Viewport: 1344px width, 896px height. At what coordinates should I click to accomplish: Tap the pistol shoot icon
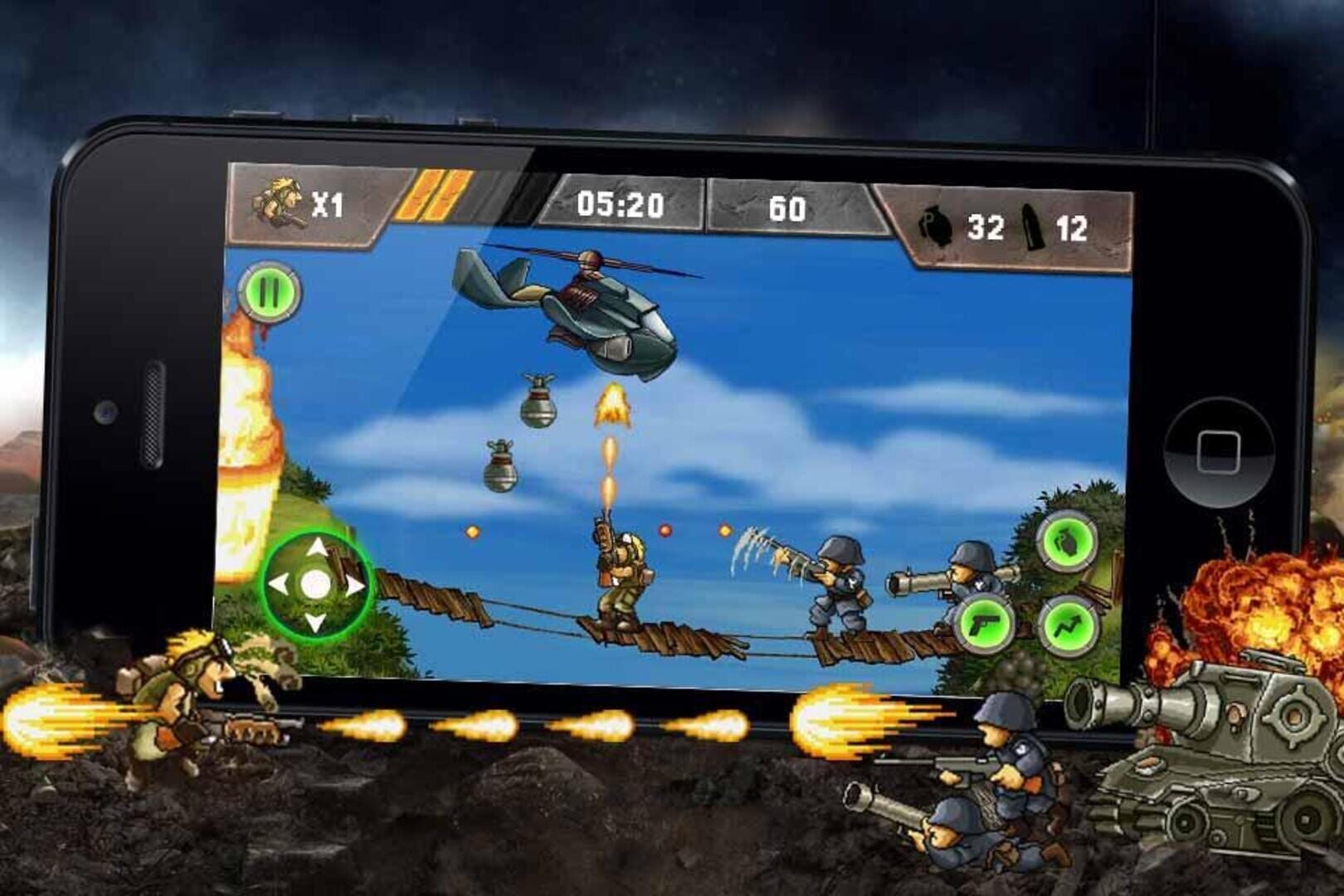coord(983,622)
